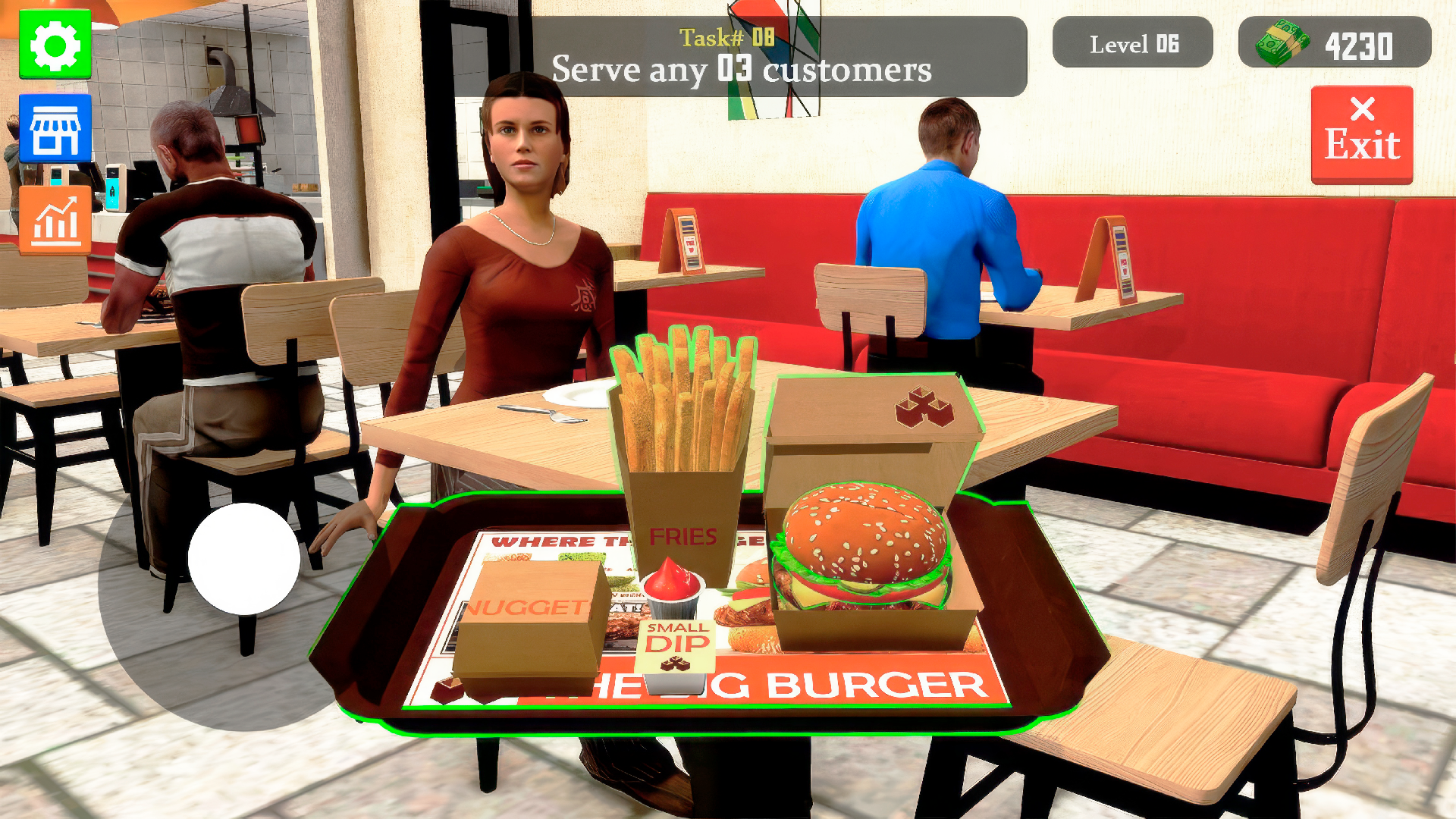
Task: Click the Exit button
Action: coord(1360,133)
